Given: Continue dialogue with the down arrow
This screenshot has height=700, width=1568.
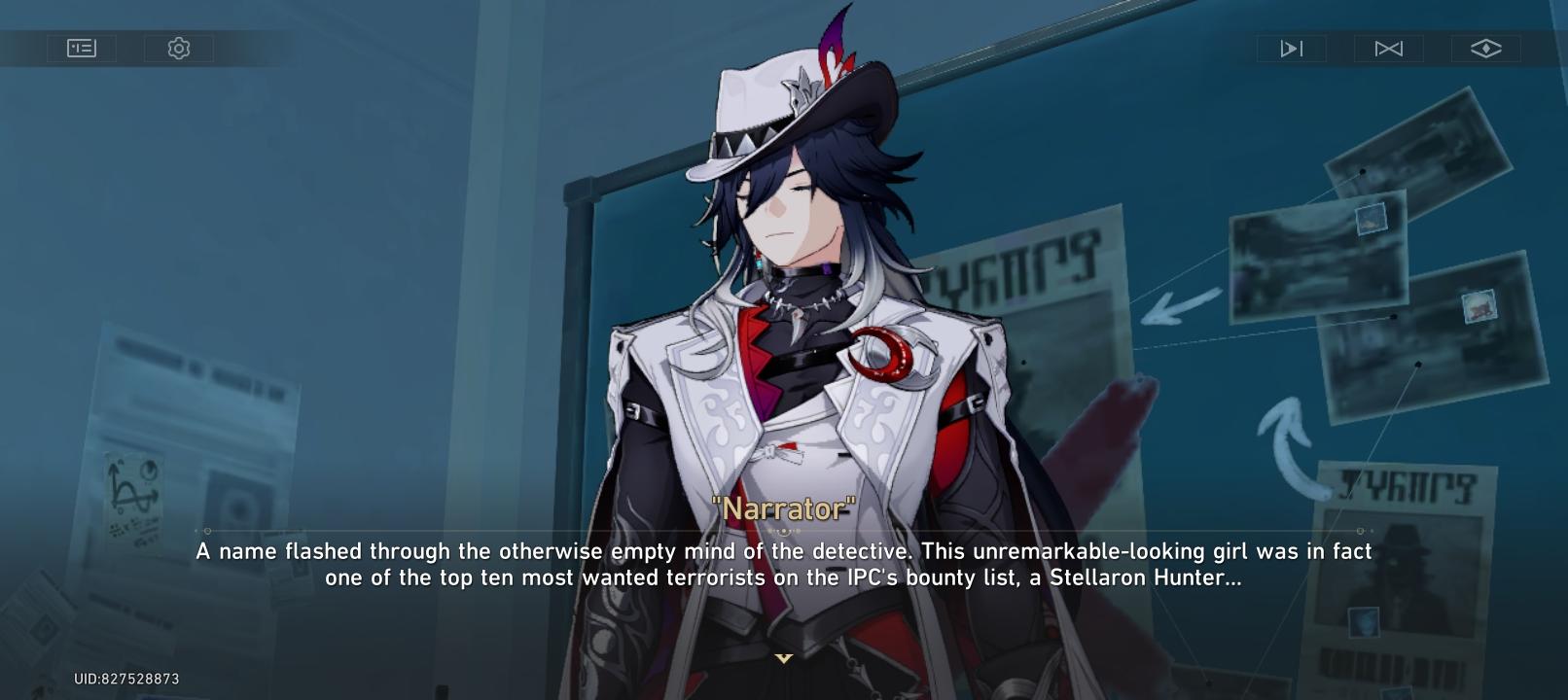Looking at the screenshot, I should [784, 658].
